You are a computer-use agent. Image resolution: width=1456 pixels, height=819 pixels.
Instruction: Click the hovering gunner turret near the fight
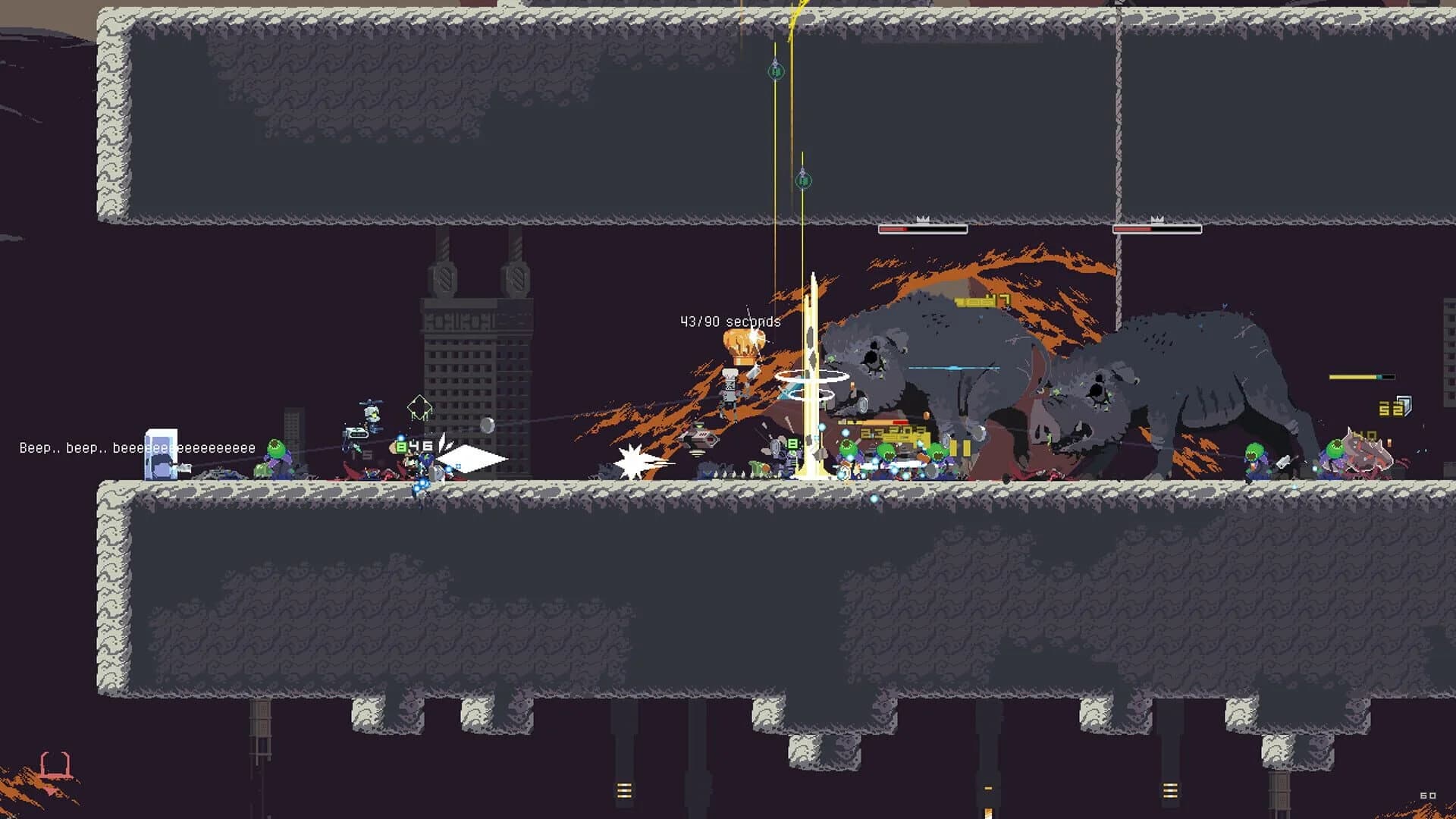tap(701, 438)
